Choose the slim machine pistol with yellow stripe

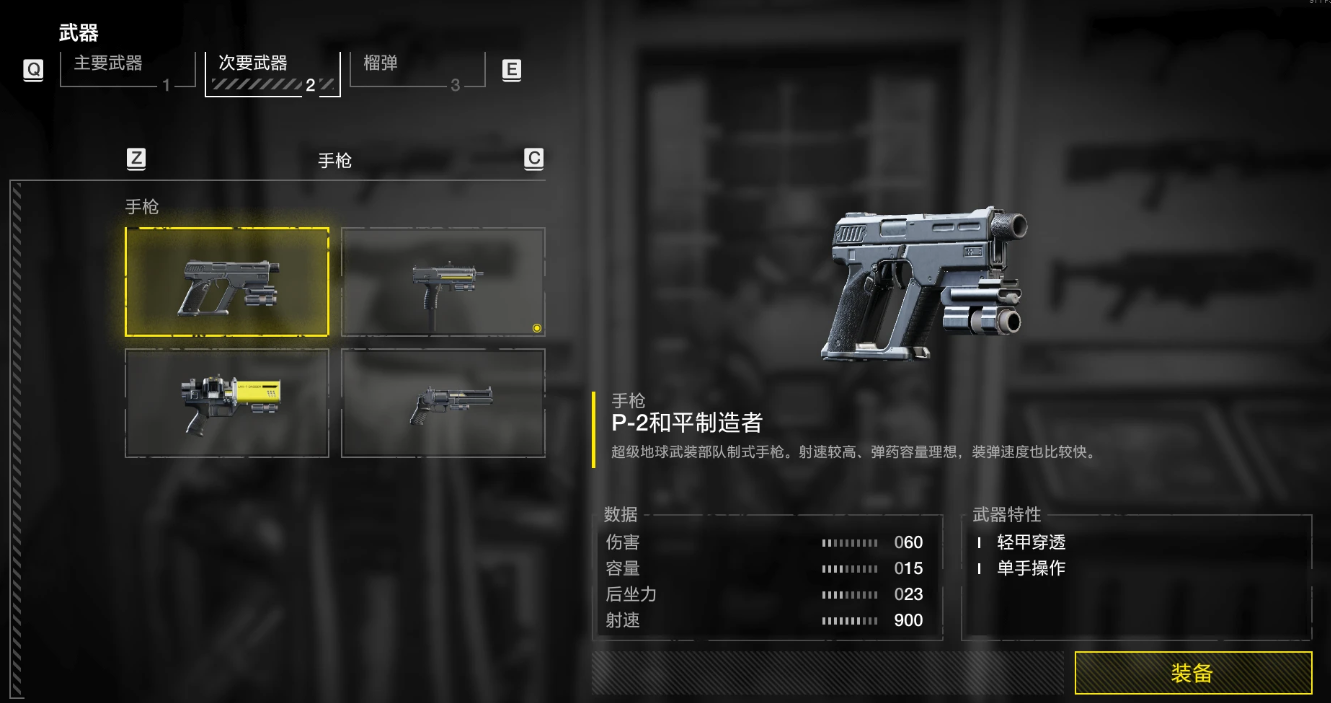coord(443,282)
